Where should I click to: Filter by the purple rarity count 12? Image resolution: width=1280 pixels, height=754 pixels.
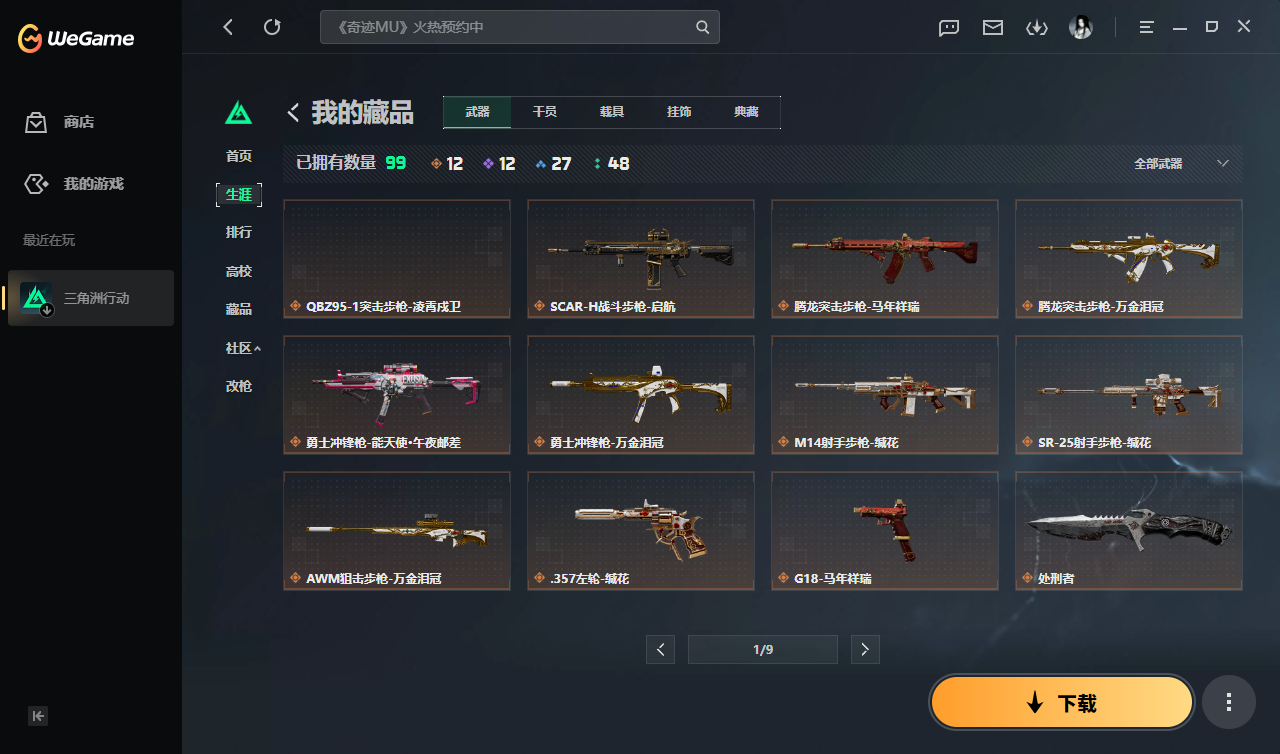(499, 163)
